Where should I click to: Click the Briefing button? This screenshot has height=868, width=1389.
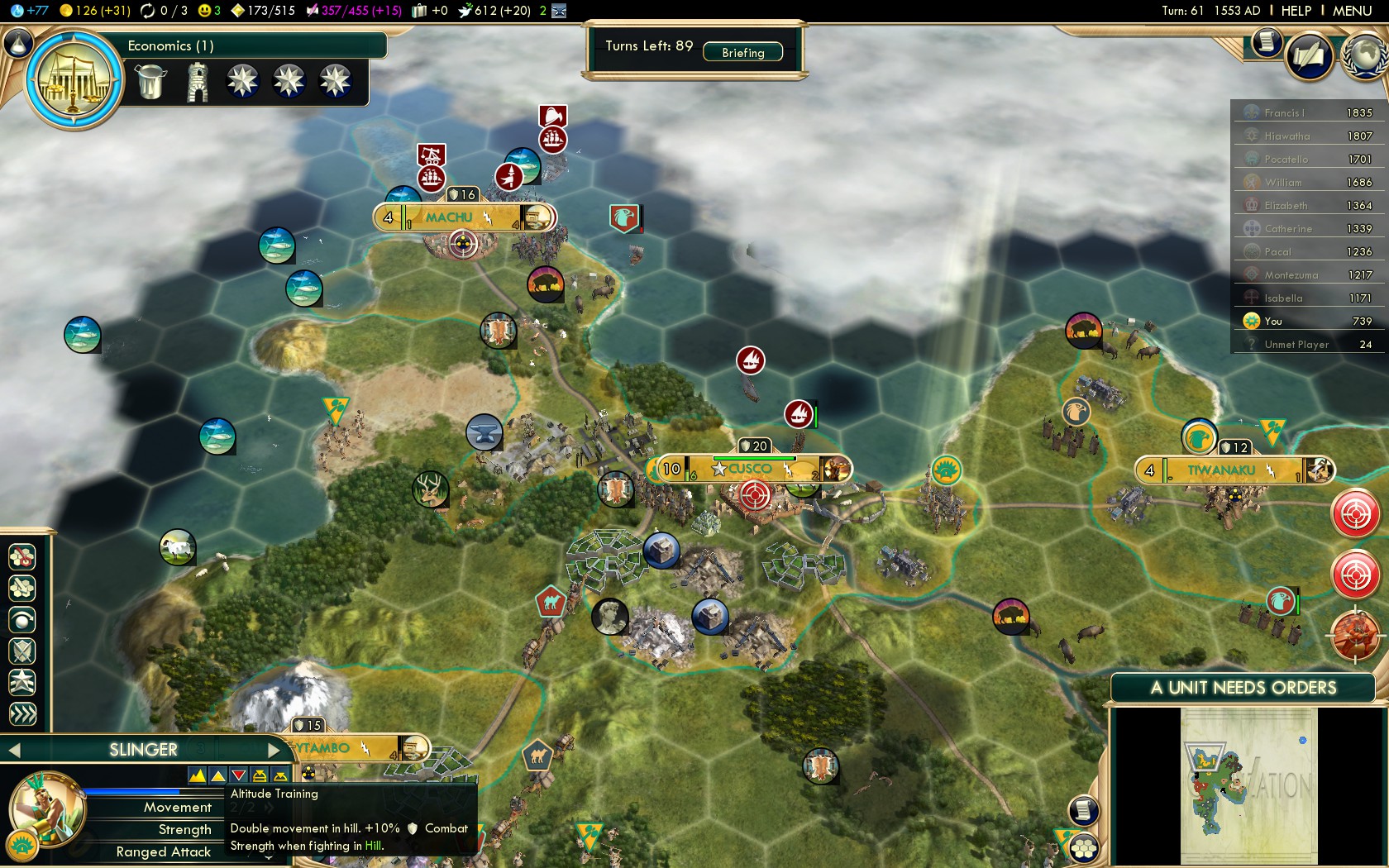pos(742,52)
